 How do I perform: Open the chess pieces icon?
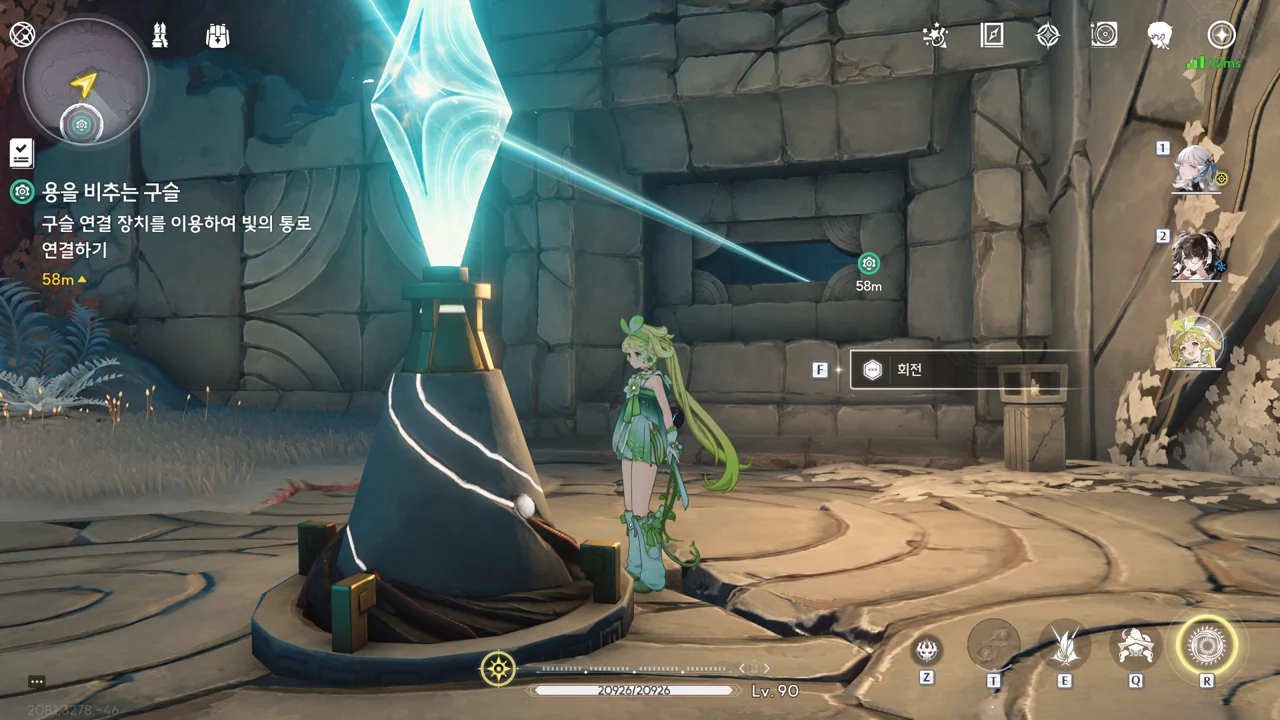159,36
